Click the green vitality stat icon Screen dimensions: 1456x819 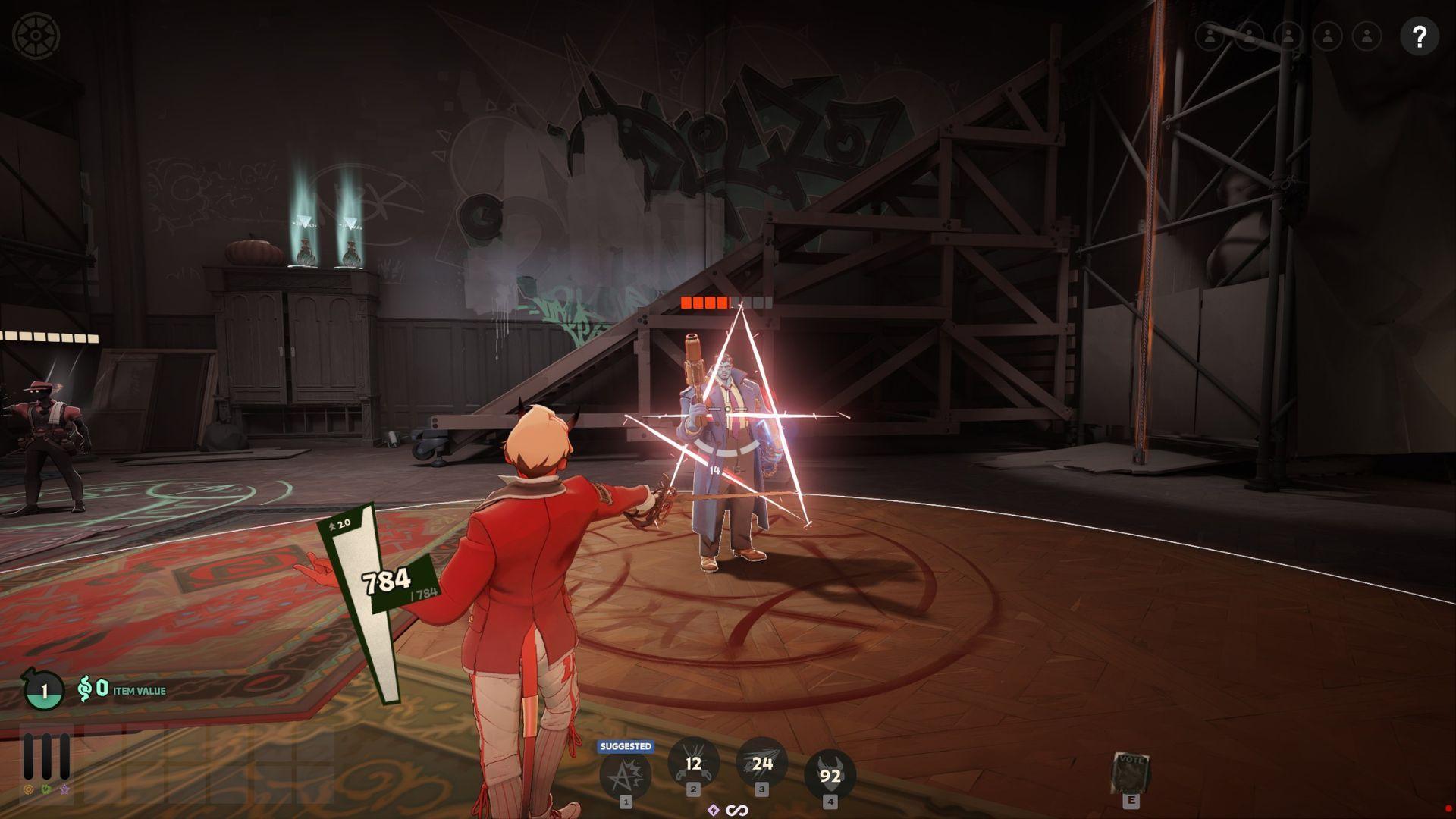coord(47,789)
